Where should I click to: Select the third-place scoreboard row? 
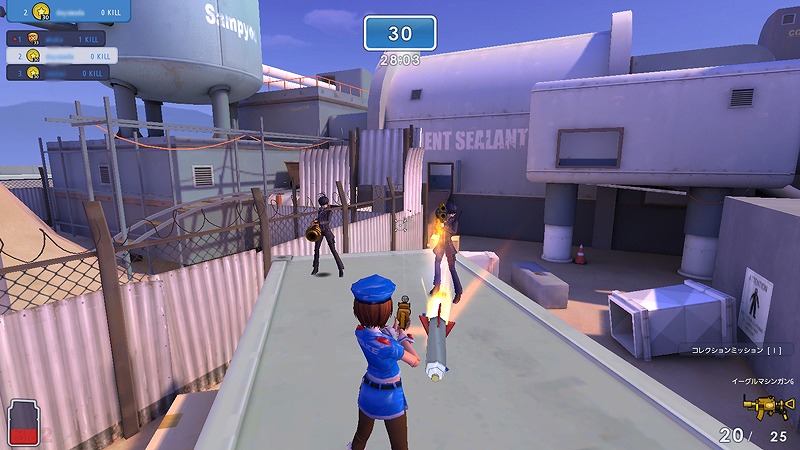62,73
